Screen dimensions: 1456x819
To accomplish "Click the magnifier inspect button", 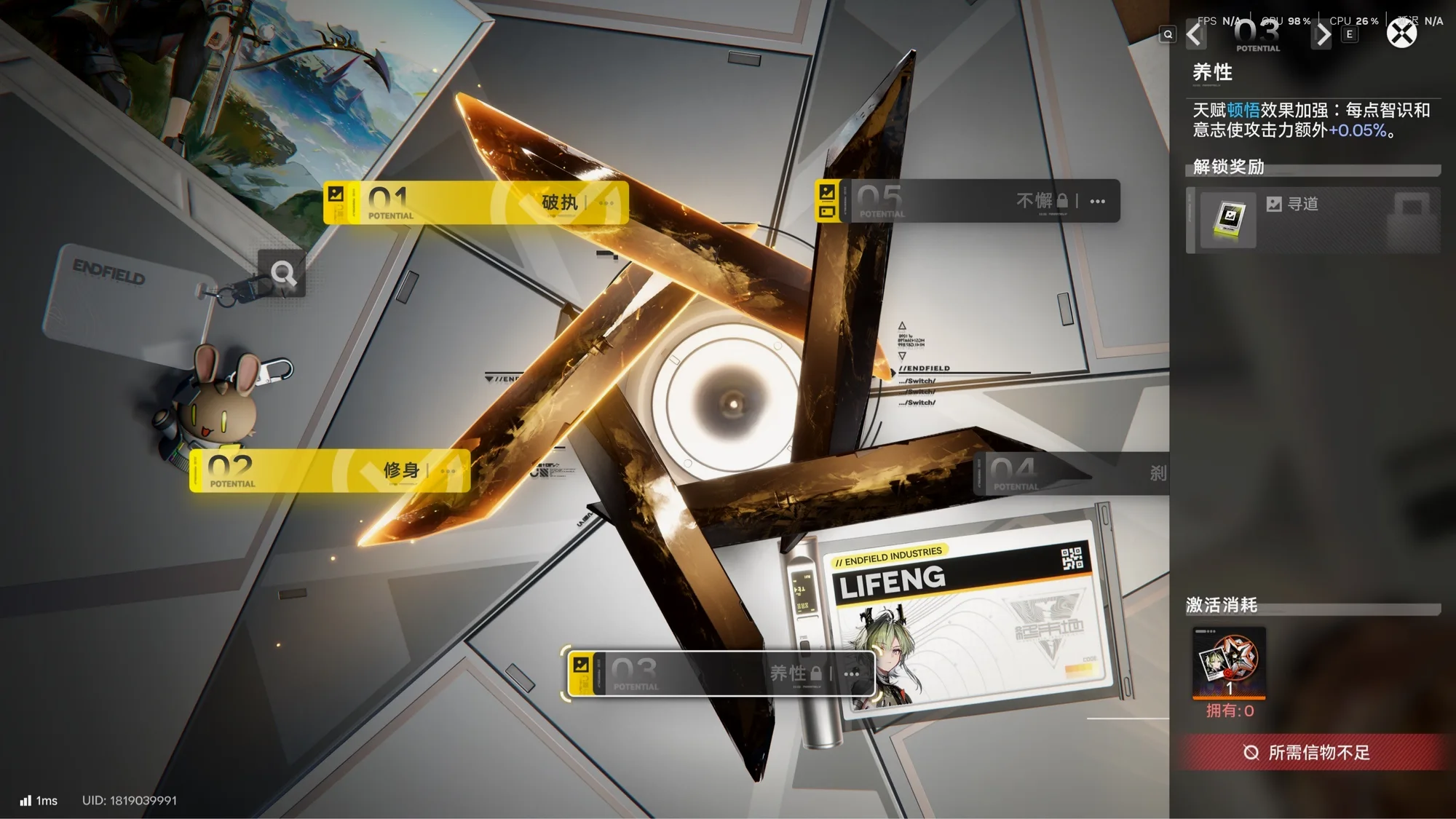I will 282,274.
